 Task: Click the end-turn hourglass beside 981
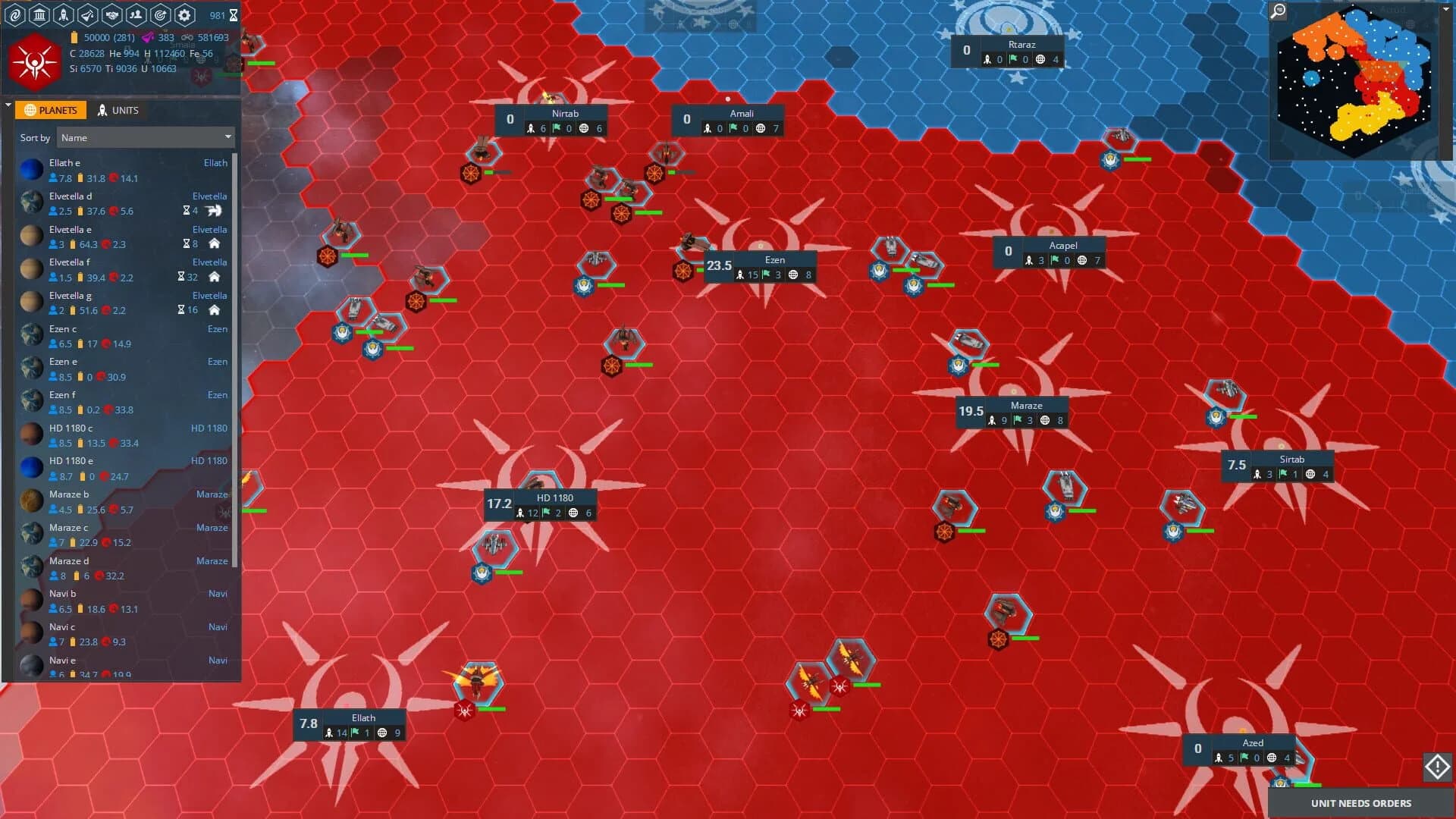234,14
